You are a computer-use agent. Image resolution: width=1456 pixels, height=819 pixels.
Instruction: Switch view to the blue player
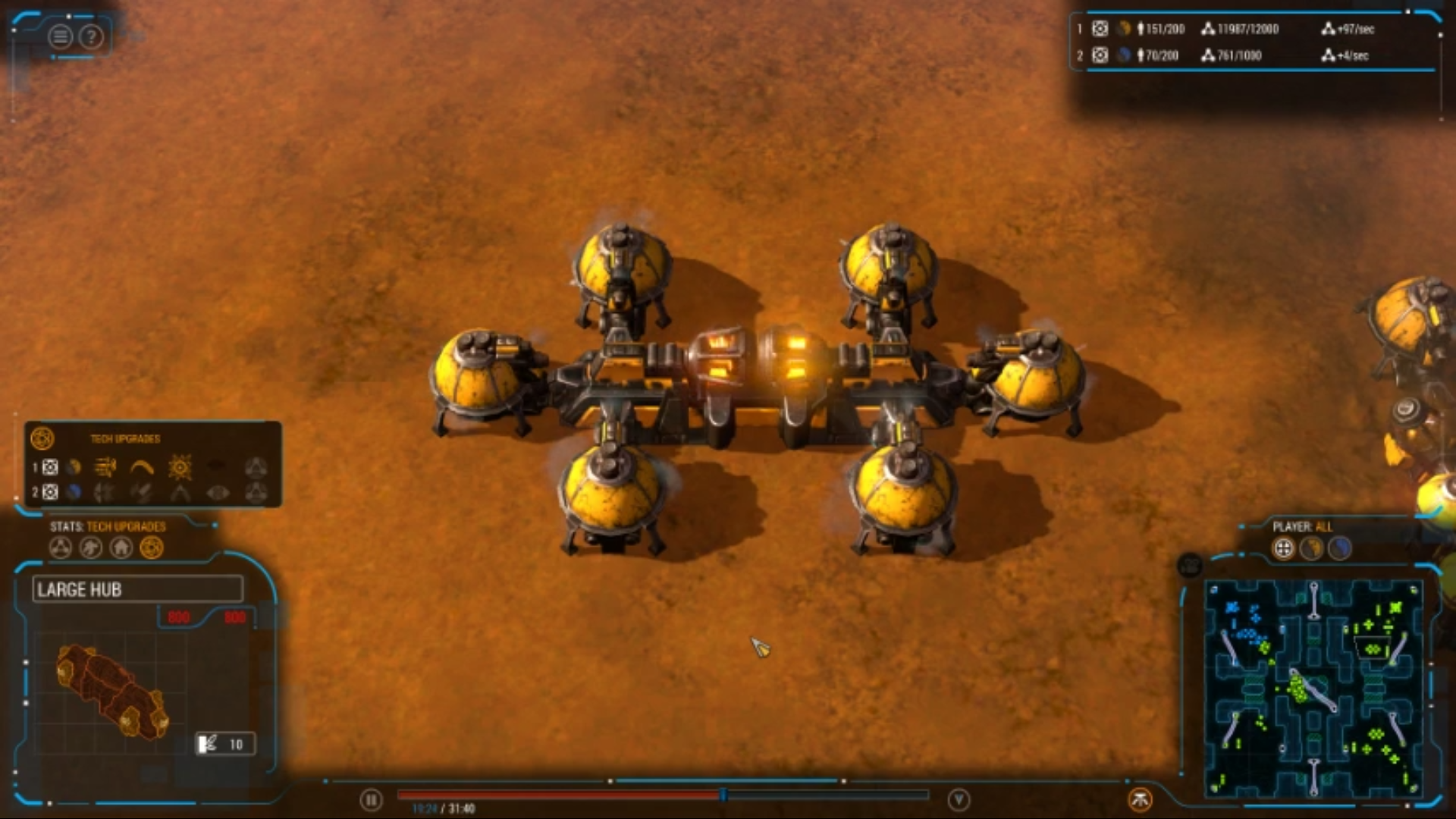[x=1340, y=548]
